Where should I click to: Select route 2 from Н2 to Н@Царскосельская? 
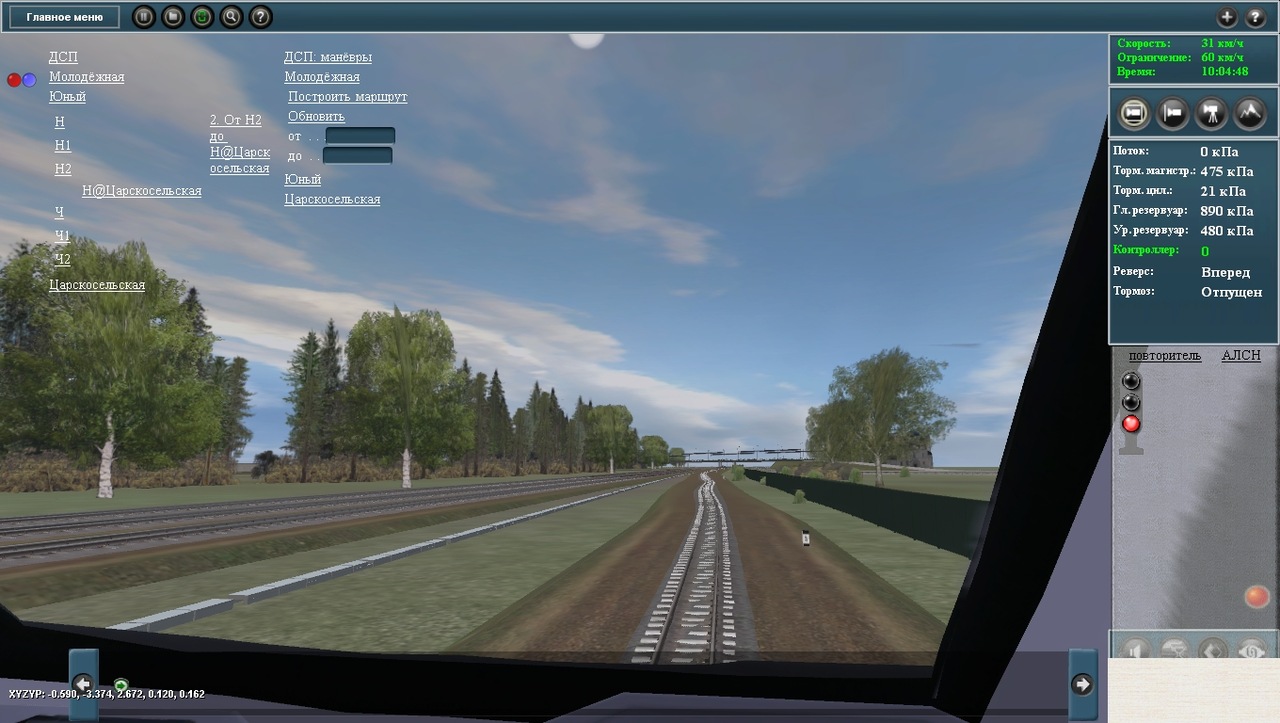(239, 144)
